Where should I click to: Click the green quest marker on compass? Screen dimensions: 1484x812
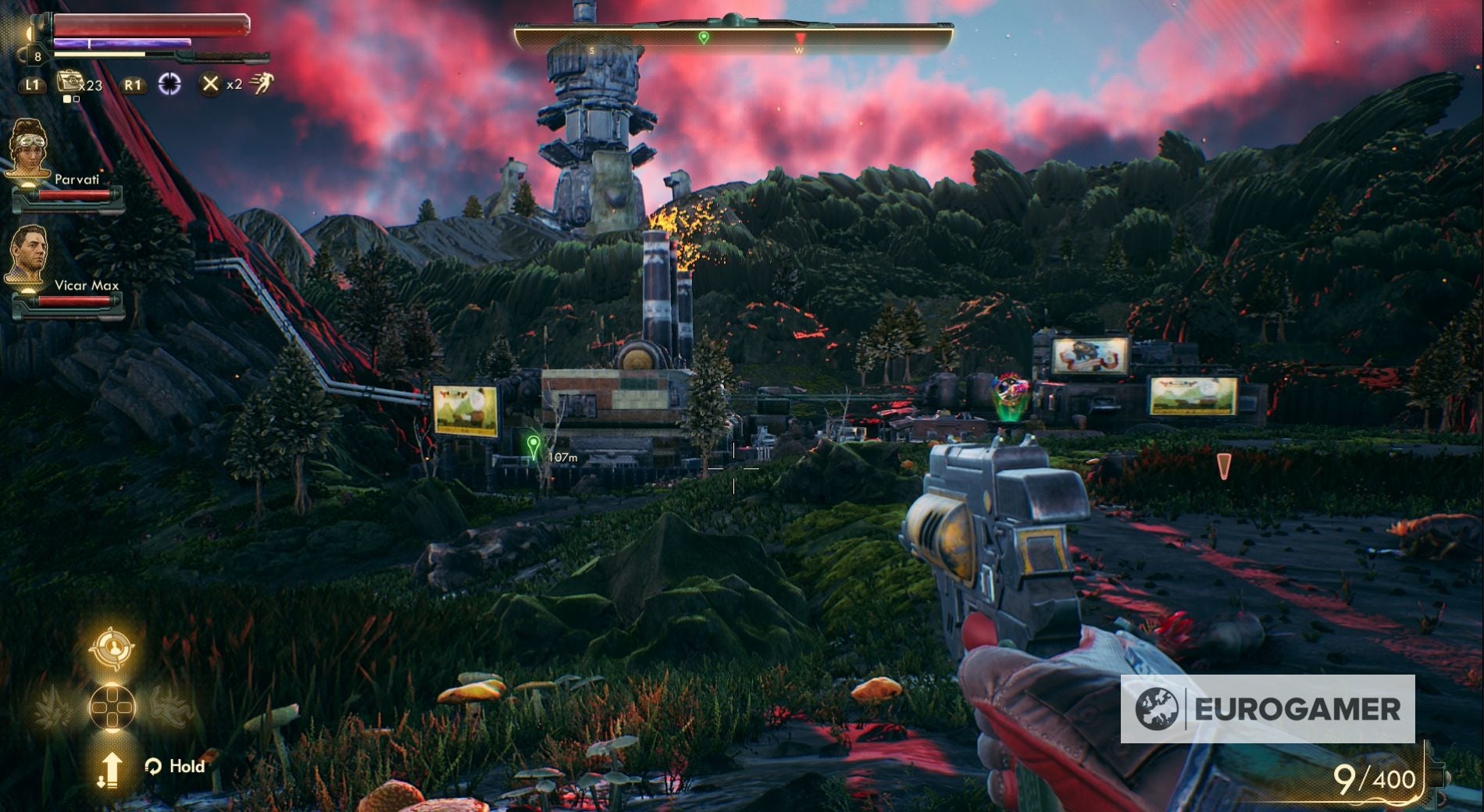coord(704,37)
